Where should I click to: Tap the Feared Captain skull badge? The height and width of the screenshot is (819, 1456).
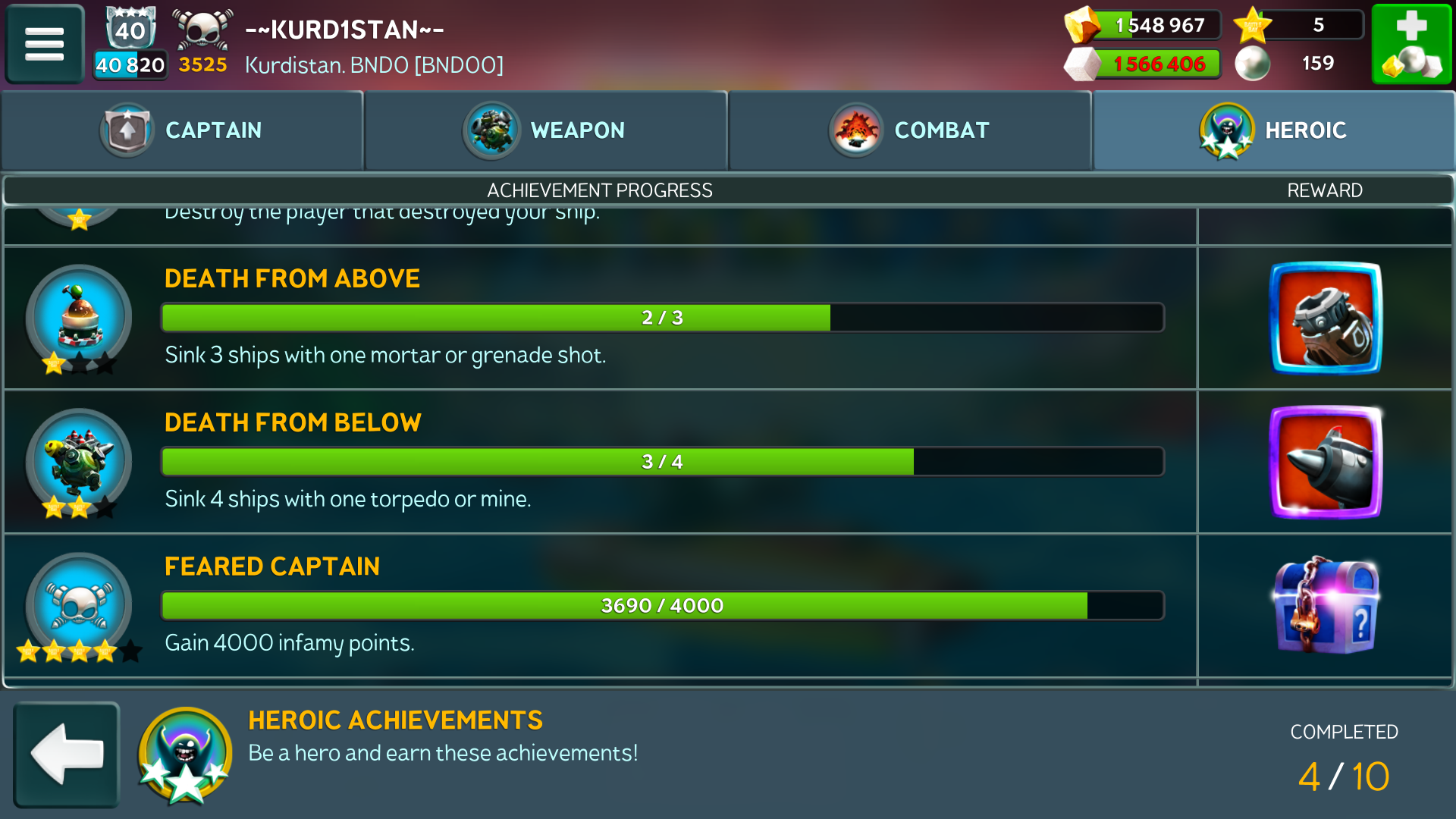coord(79,606)
